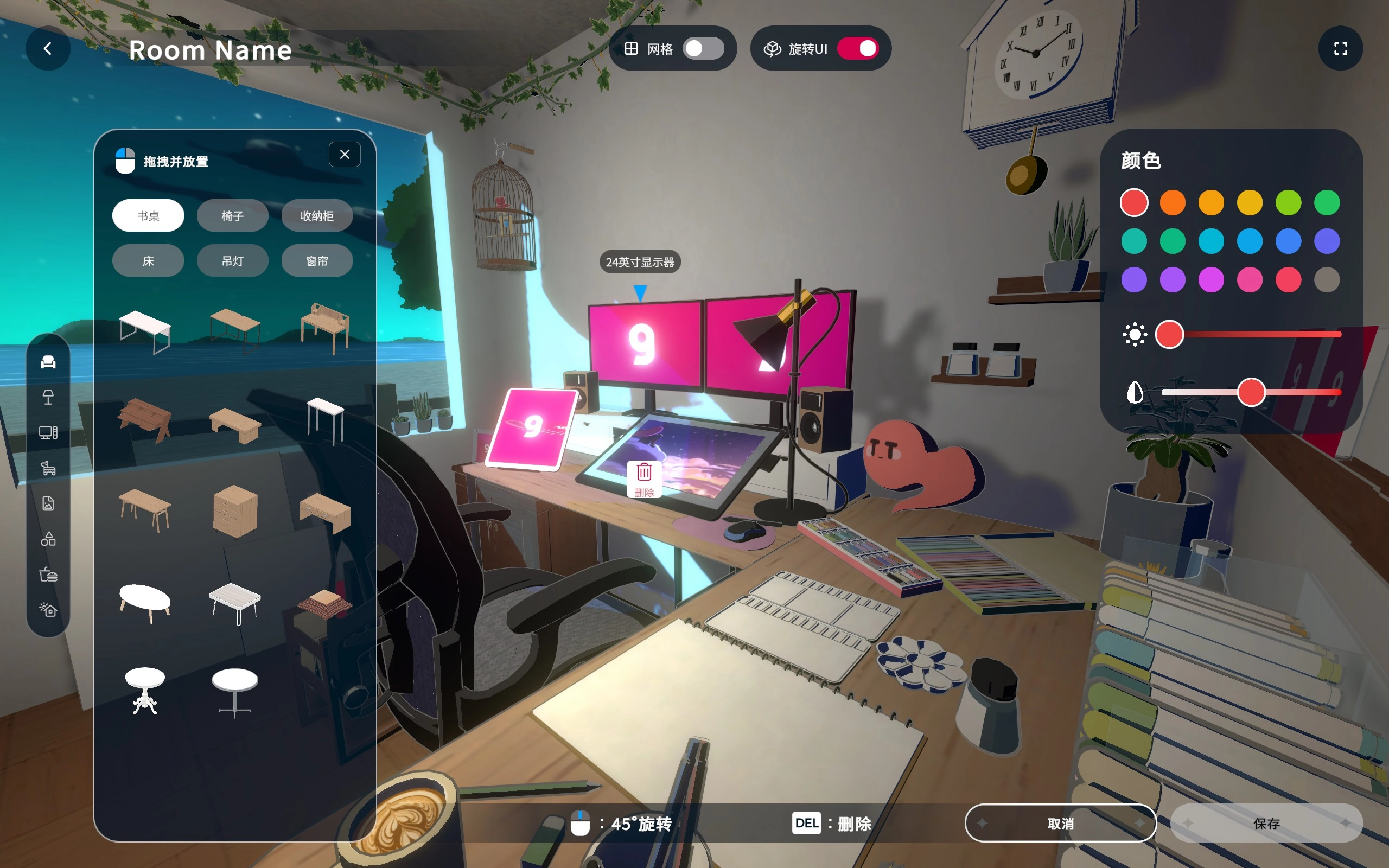Click the 删除 trash button on monitor
Viewport: 1389px width, 868px height.
point(644,478)
